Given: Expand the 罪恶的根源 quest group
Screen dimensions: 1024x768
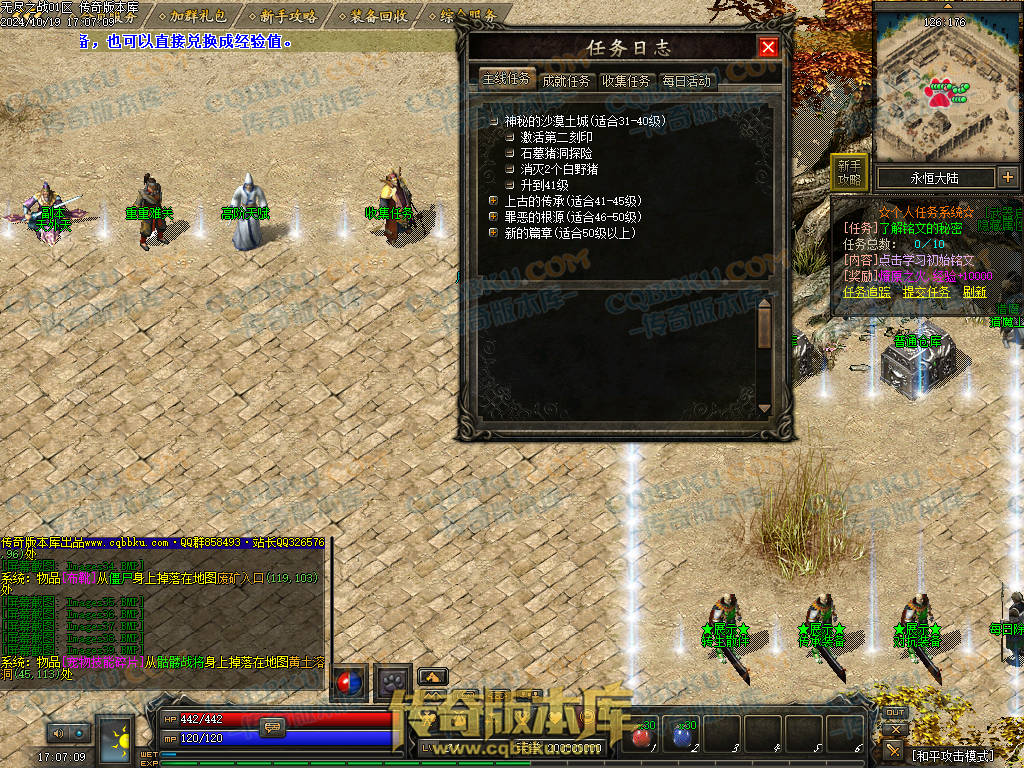Looking at the screenshot, I should (493, 217).
